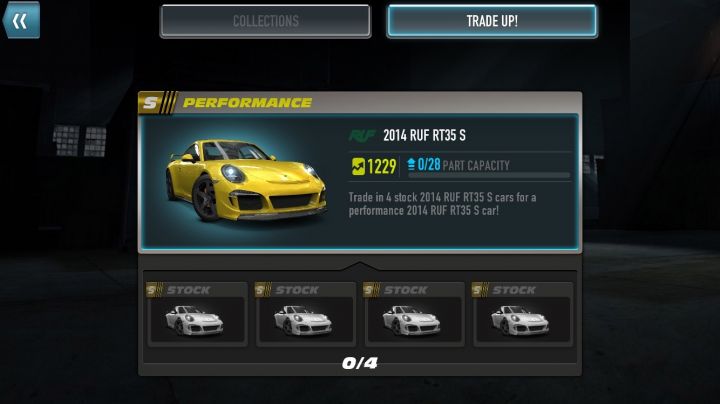Select the Trade Up! tab
This screenshot has height=404, width=720.
[492, 21]
